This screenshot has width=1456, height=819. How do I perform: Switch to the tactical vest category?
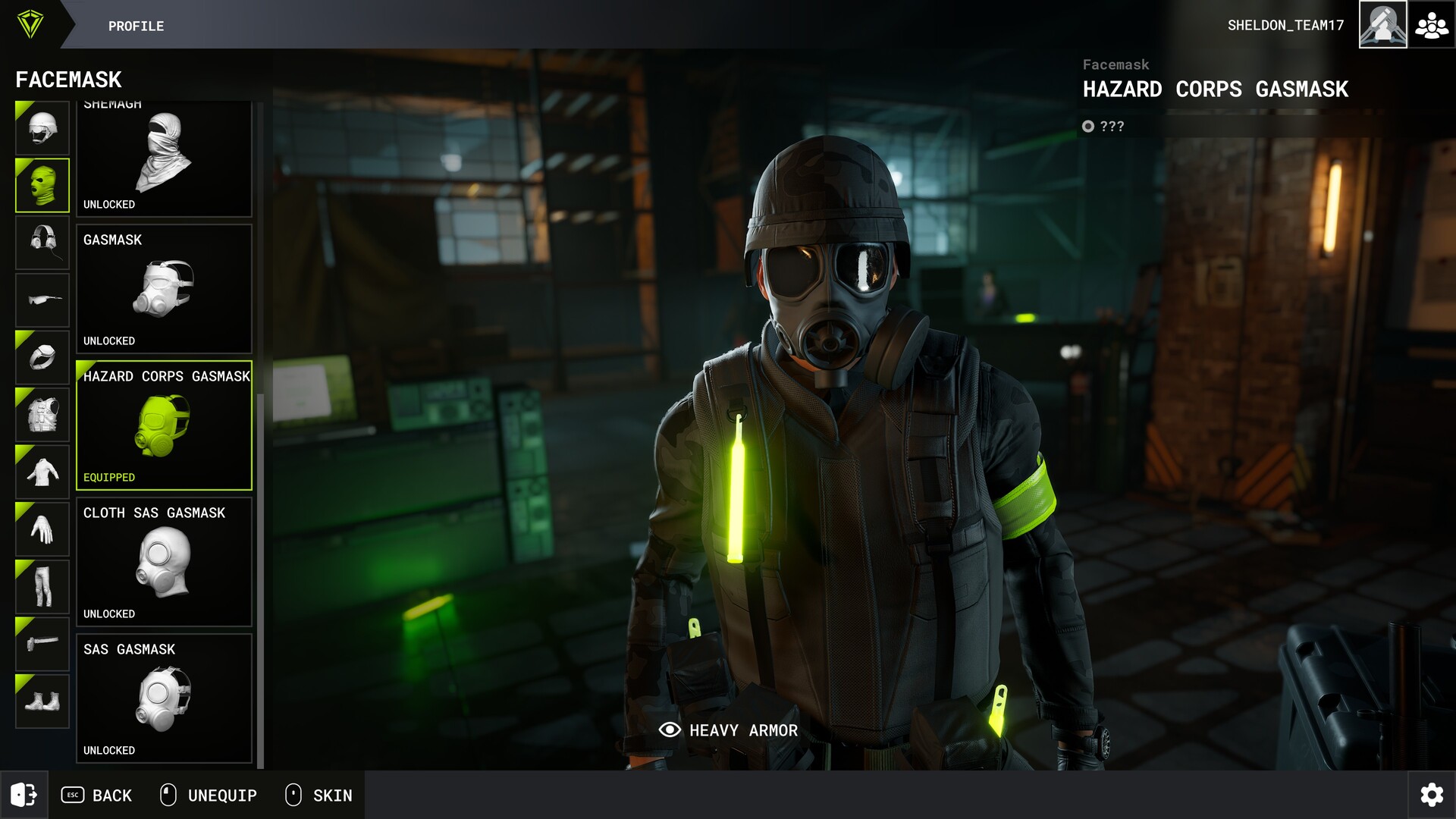pos(42,415)
